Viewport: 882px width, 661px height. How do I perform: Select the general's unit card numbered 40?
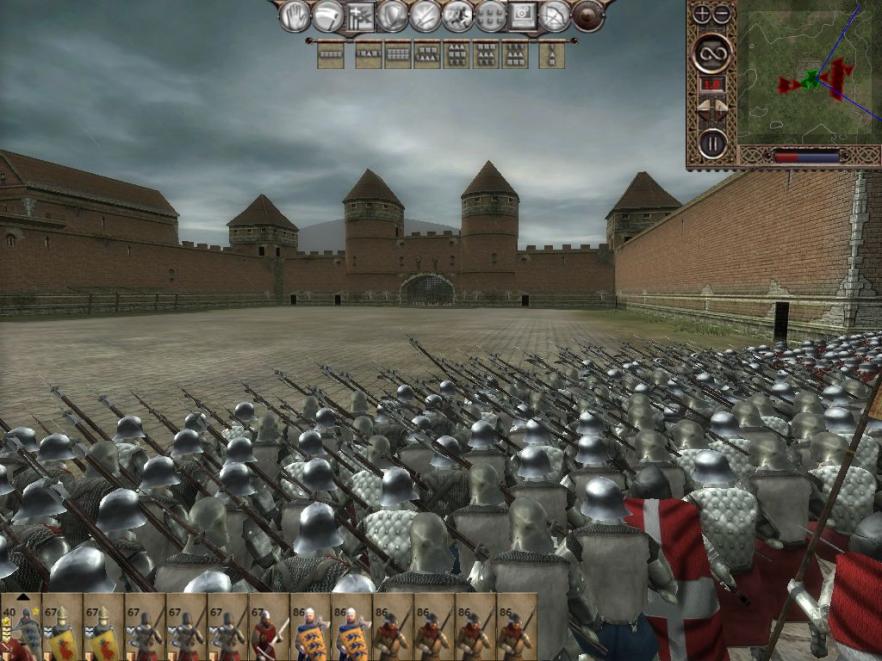pos(20,627)
